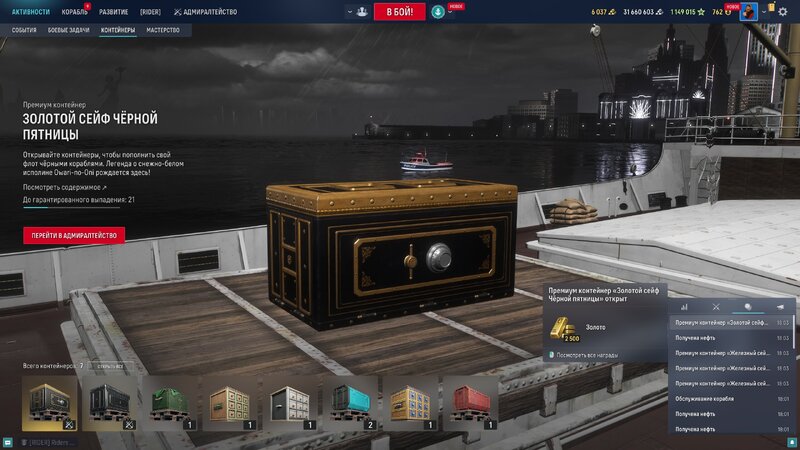Click the red «Перейти в Адмиралтейство» button
The height and width of the screenshot is (450, 800).
pos(74,236)
